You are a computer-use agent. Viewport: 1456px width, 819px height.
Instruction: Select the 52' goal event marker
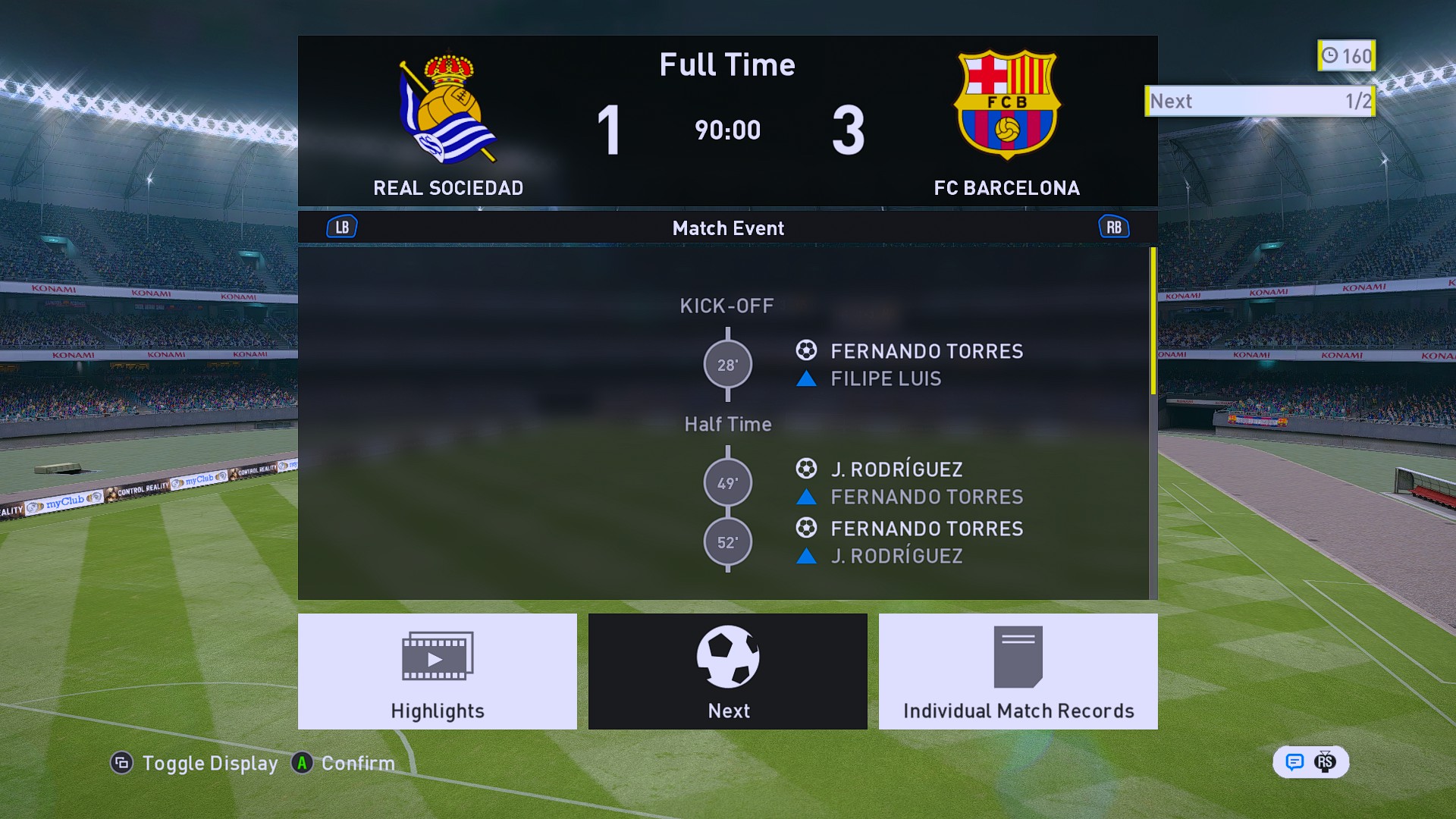tap(727, 542)
